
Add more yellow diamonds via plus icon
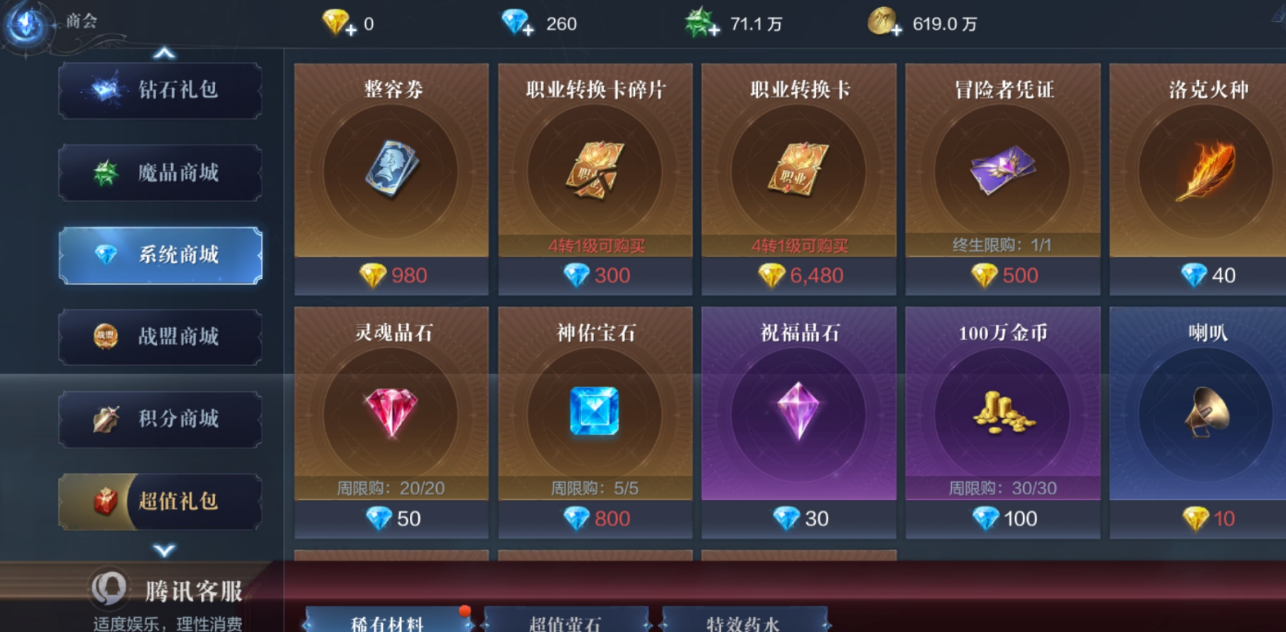[350, 29]
